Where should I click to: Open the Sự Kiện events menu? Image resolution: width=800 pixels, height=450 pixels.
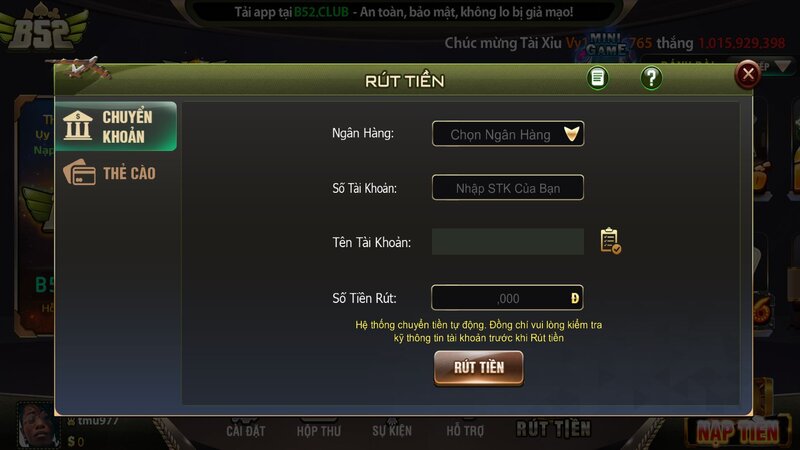pyautogui.click(x=392, y=431)
